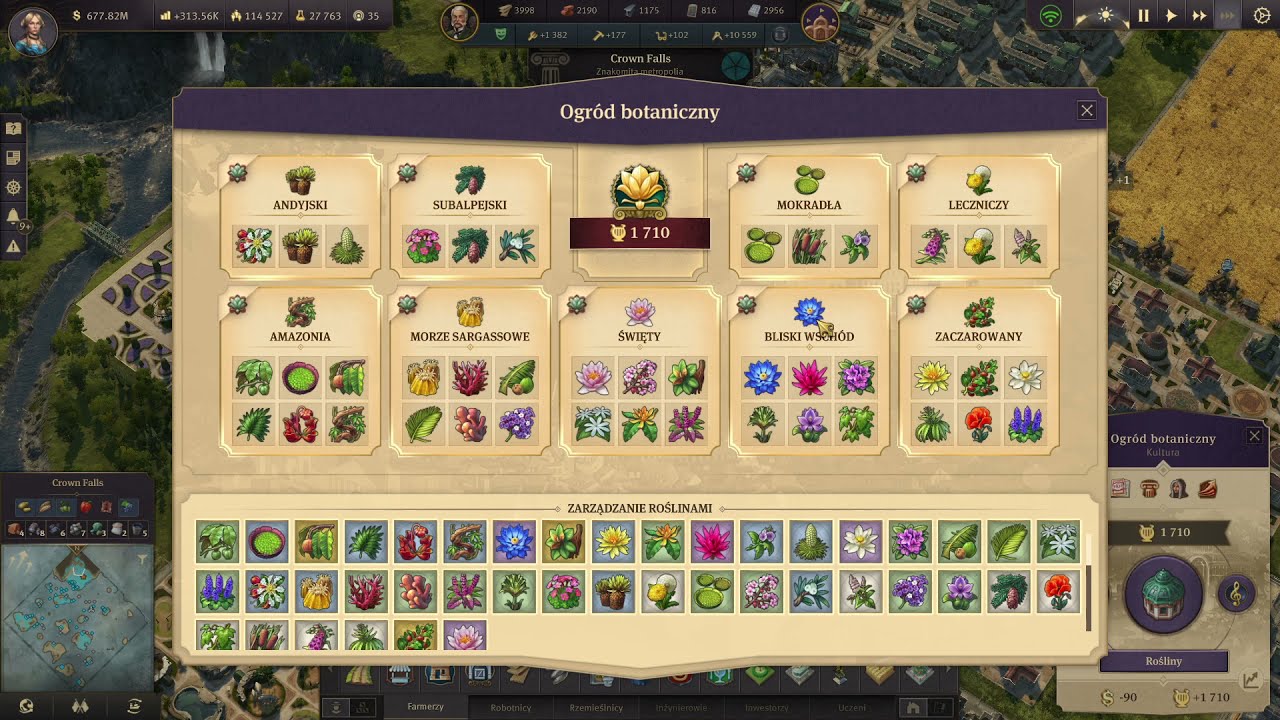Choose the Subalpejski plant set
Image resolution: width=1280 pixels, height=720 pixels.
pyautogui.click(x=470, y=205)
